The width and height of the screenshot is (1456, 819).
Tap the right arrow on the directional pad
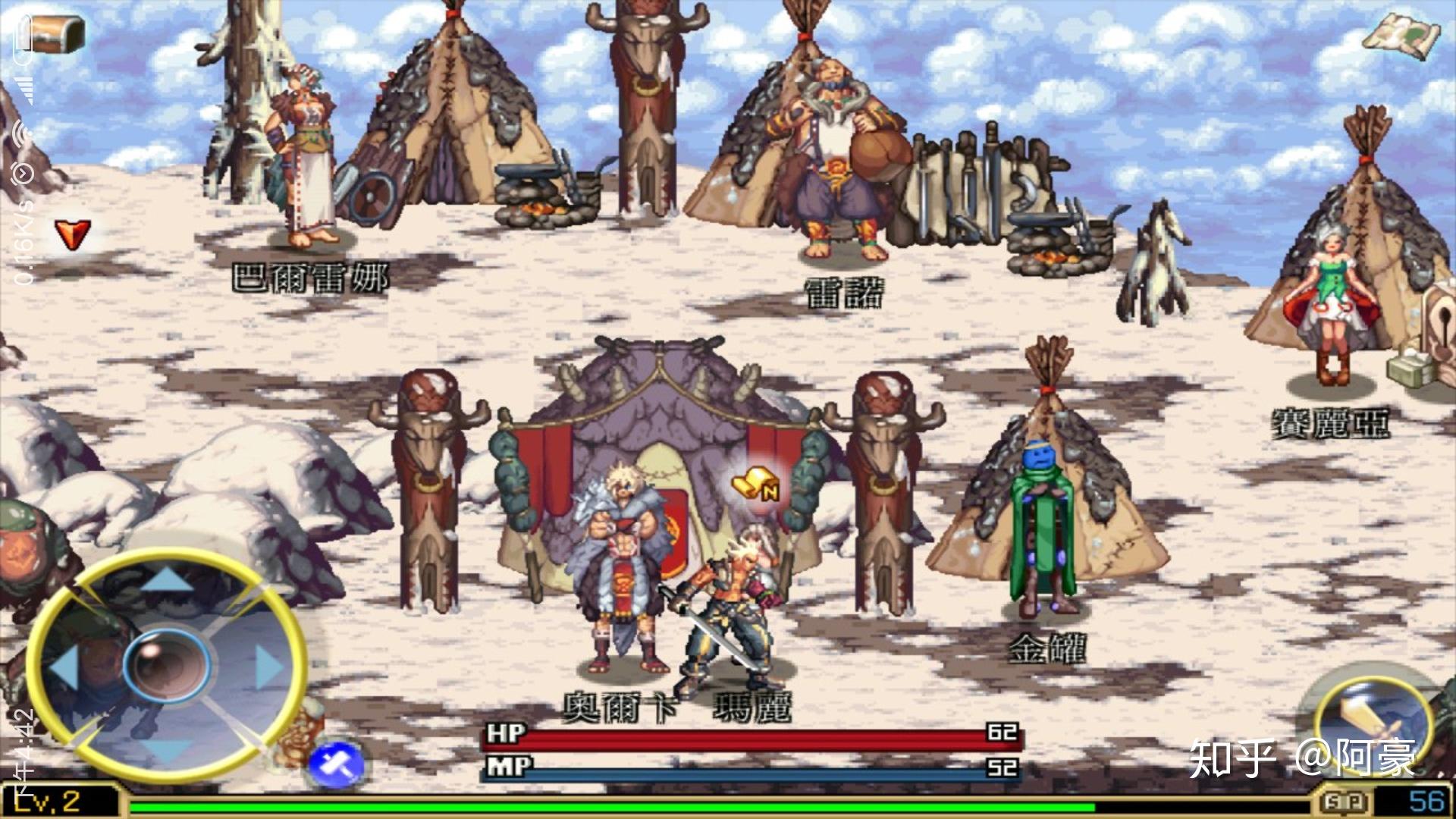(x=269, y=667)
